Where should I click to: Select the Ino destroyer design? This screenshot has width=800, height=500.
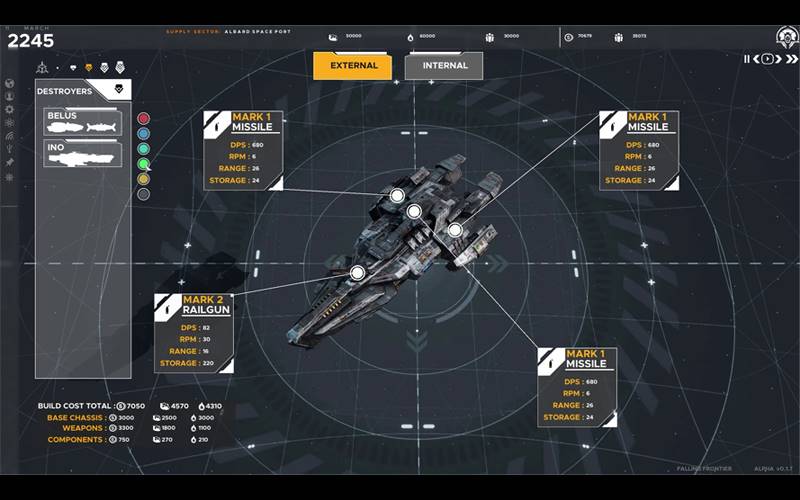tap(83, 154)
